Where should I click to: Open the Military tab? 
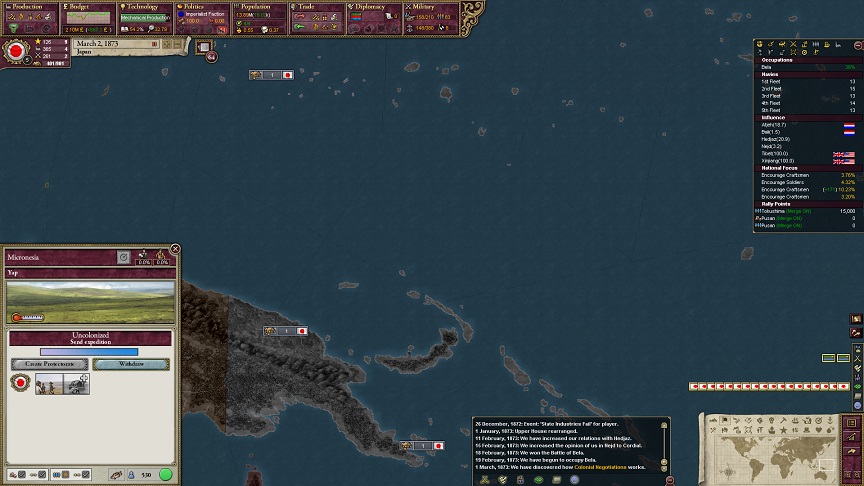point(431,7)
